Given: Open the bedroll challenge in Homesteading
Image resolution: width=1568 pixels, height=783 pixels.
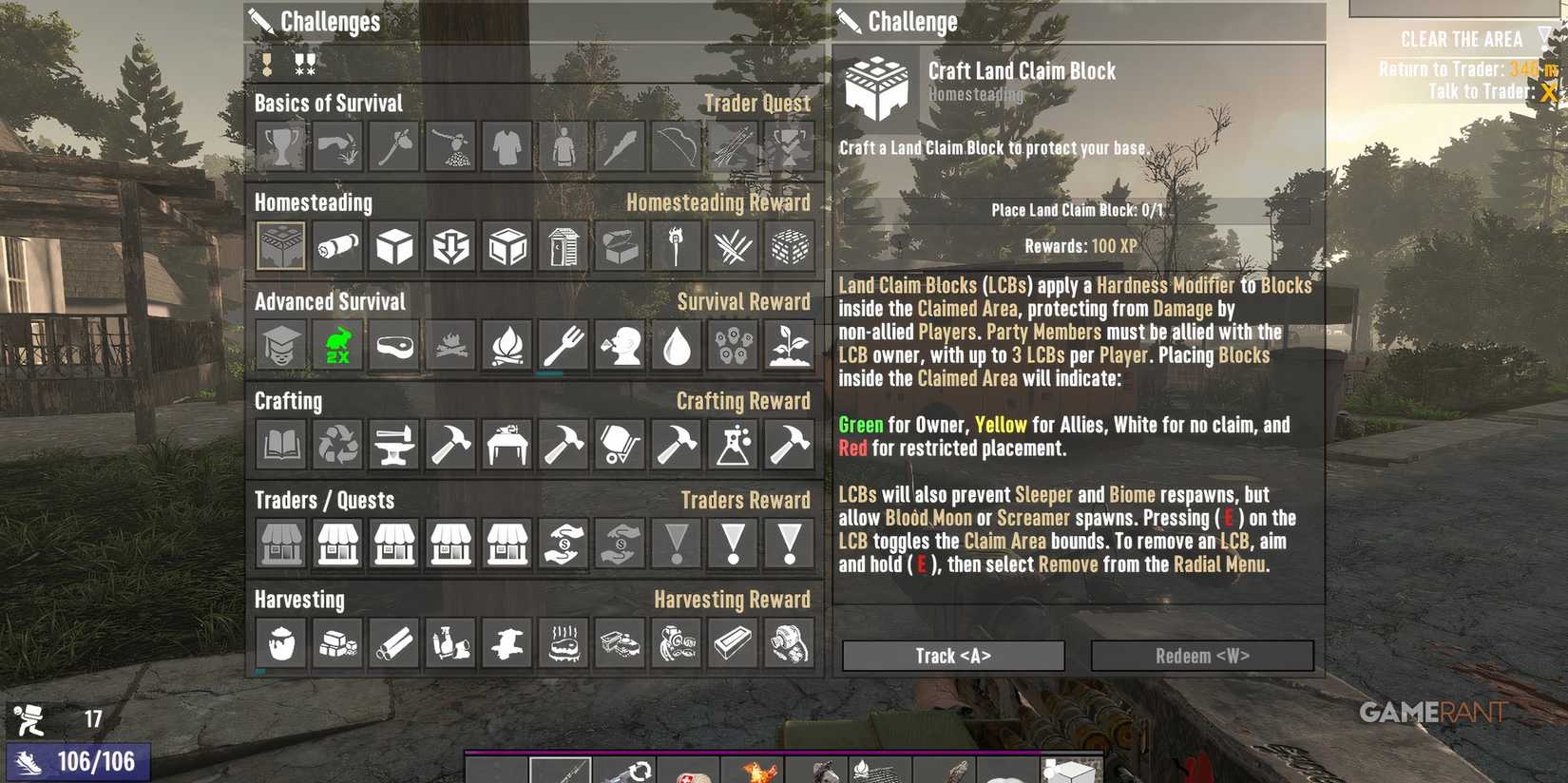Looking at the screenshot, I should tap(337, 246).
